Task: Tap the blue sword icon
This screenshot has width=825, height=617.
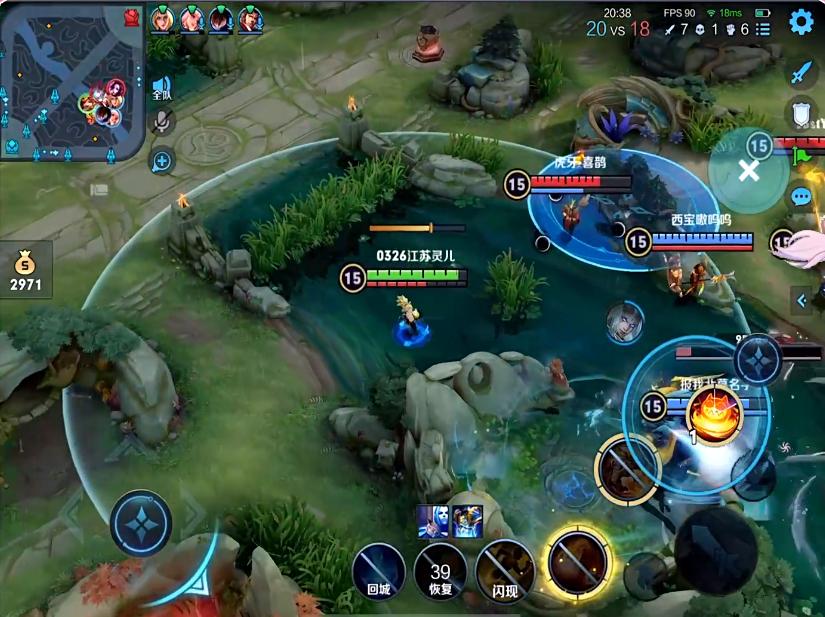Action: pyautogui.click(x=801, y=72)
